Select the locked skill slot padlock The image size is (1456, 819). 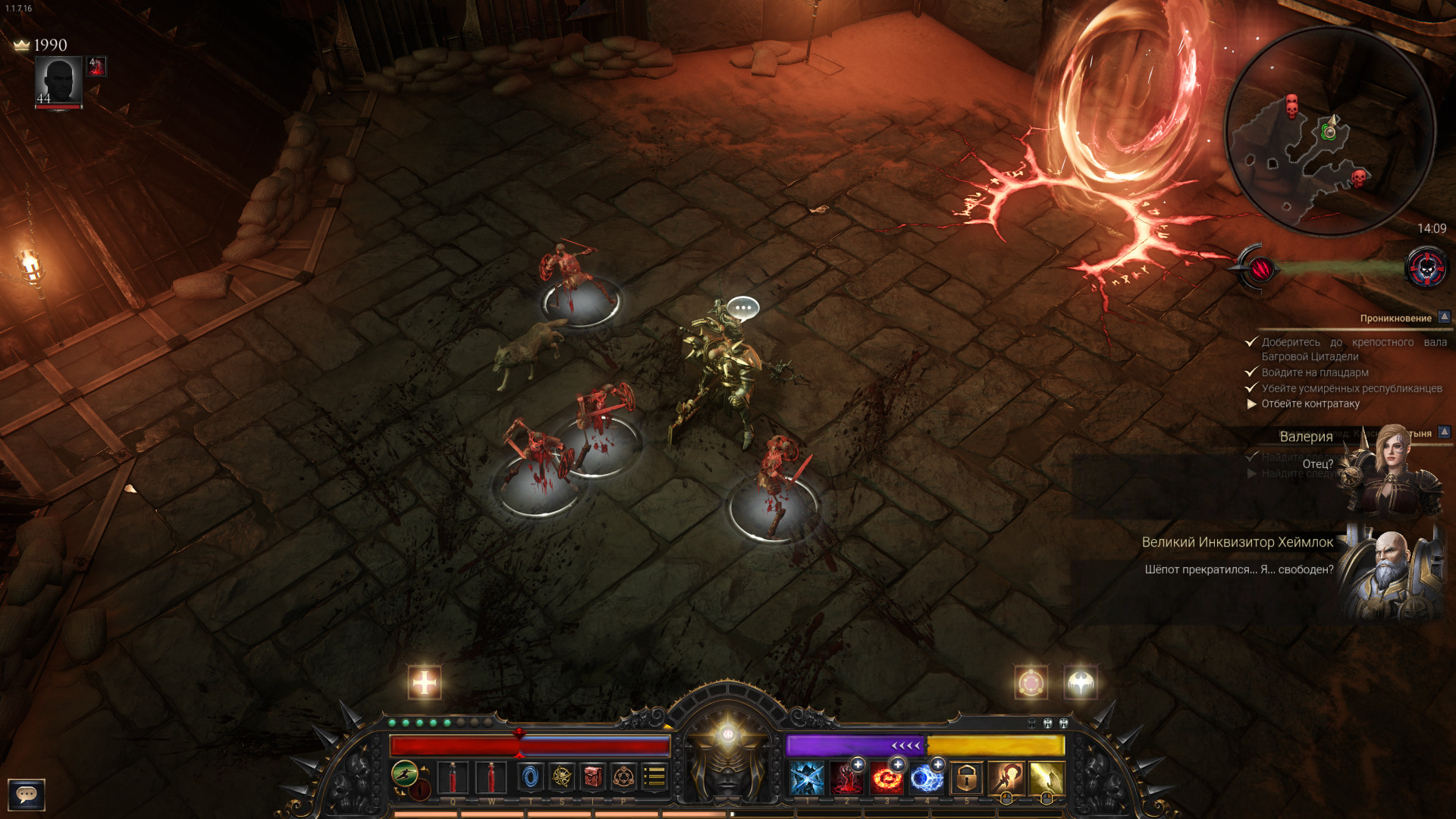966,779
